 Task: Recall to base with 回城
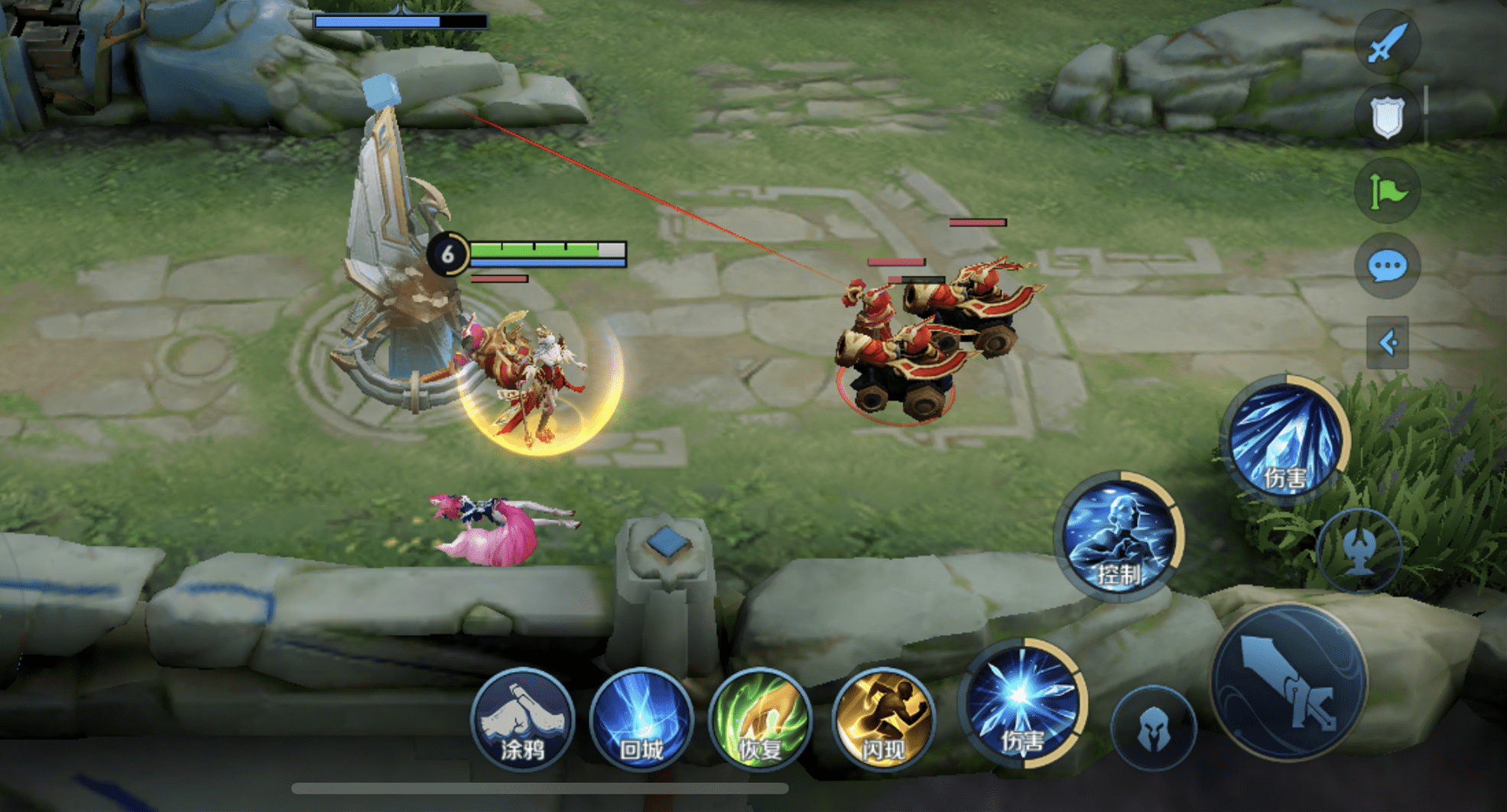[641, 719]
